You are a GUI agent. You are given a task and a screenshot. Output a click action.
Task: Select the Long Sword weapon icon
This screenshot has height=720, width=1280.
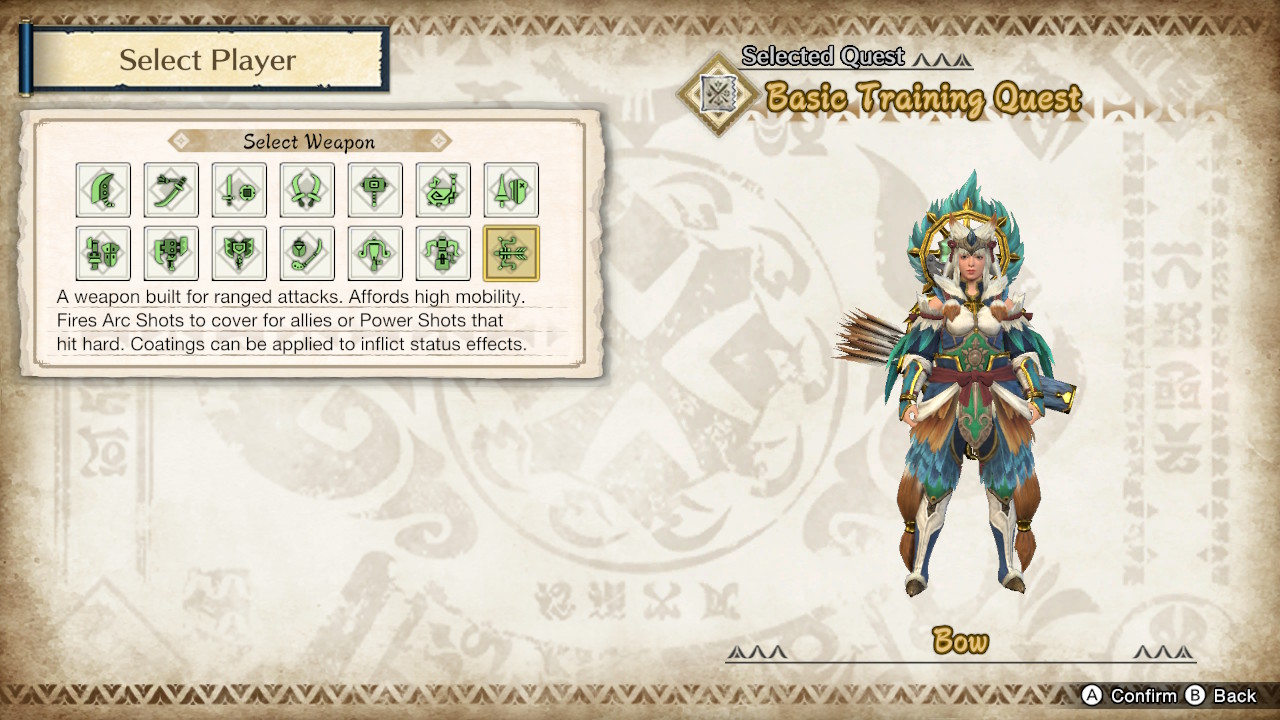[171, 190]
